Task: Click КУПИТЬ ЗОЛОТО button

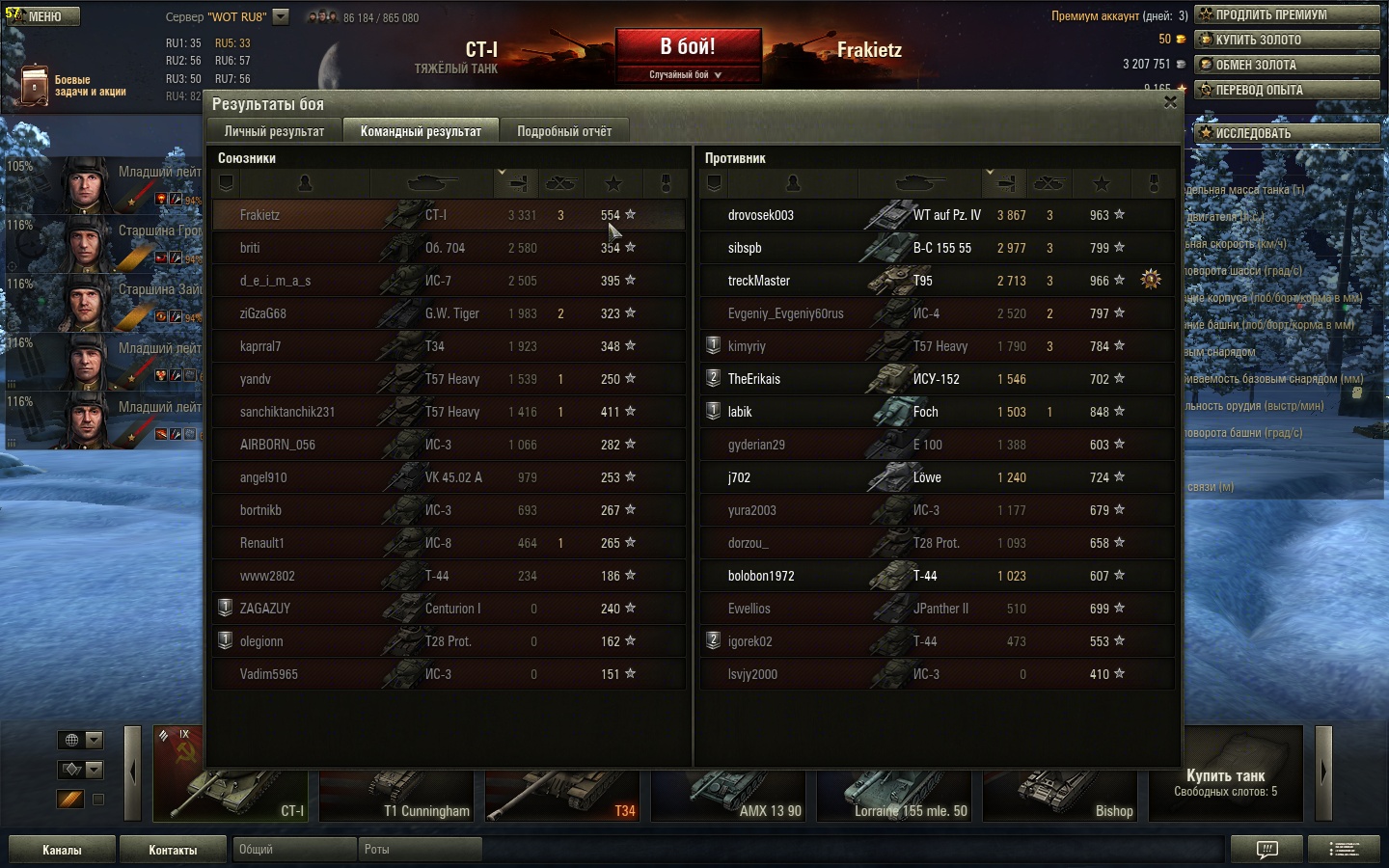Action: click(x=1287, y=40)
